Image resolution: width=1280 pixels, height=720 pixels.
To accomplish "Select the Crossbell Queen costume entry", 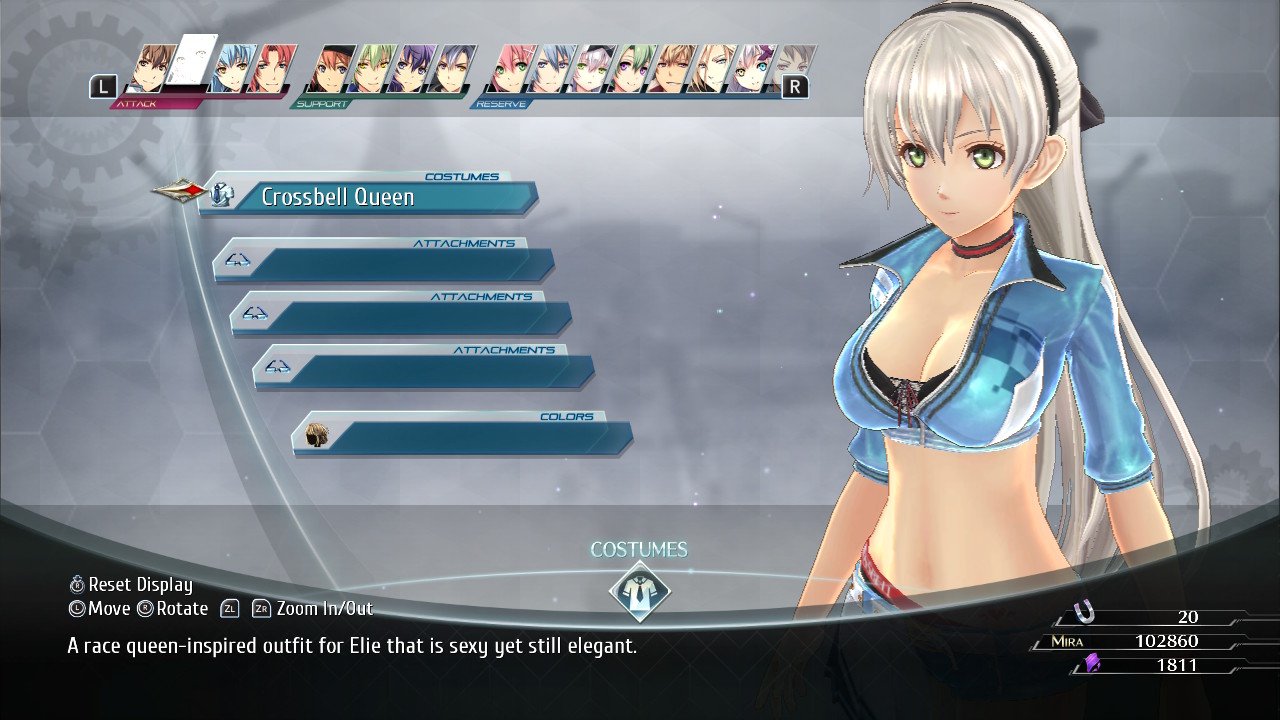I will click(x=368, y=197).
